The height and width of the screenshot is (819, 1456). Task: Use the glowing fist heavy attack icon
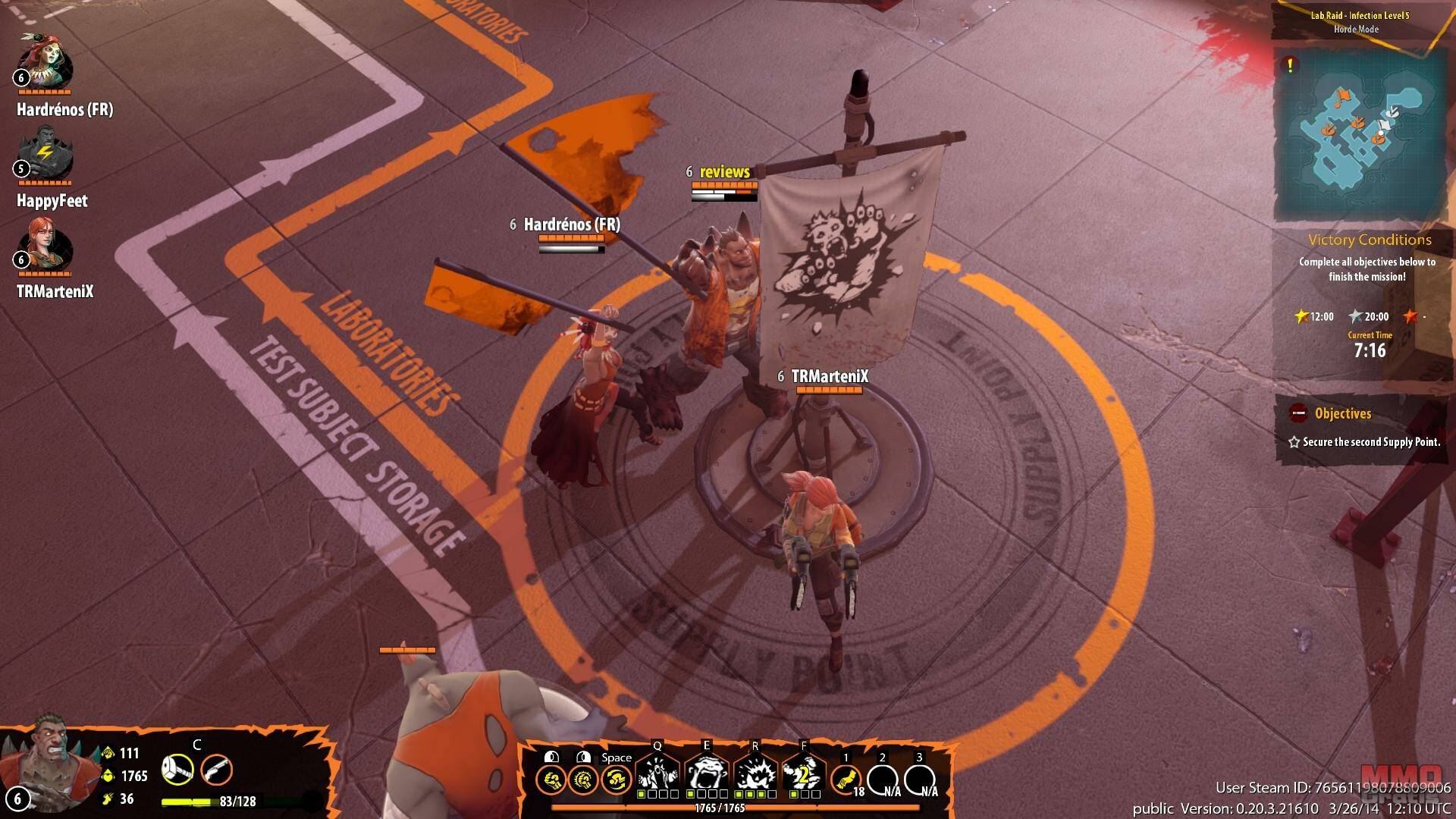click(582, 780)
